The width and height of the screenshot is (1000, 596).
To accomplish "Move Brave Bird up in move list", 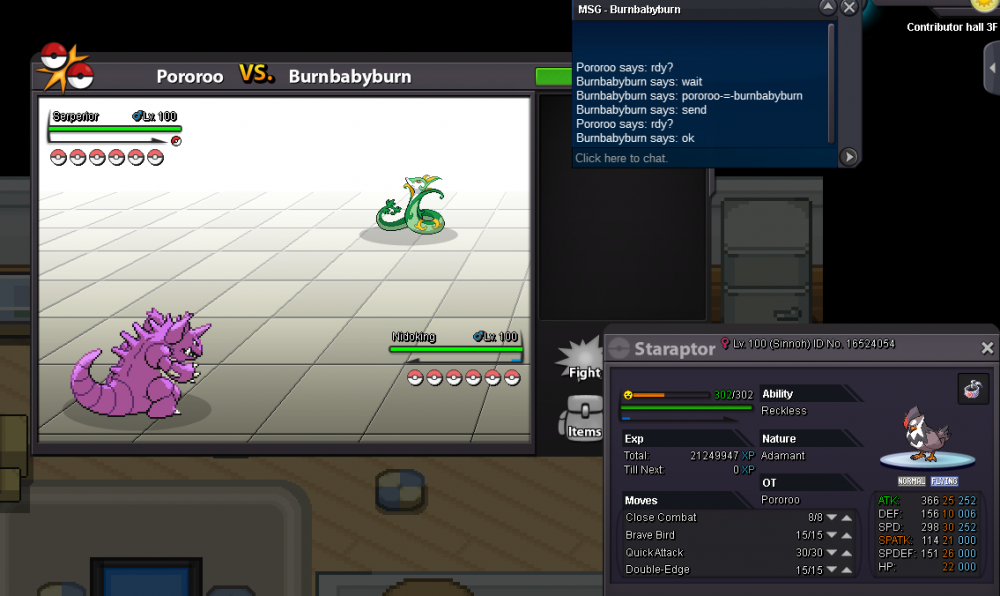I will [846, 536].
